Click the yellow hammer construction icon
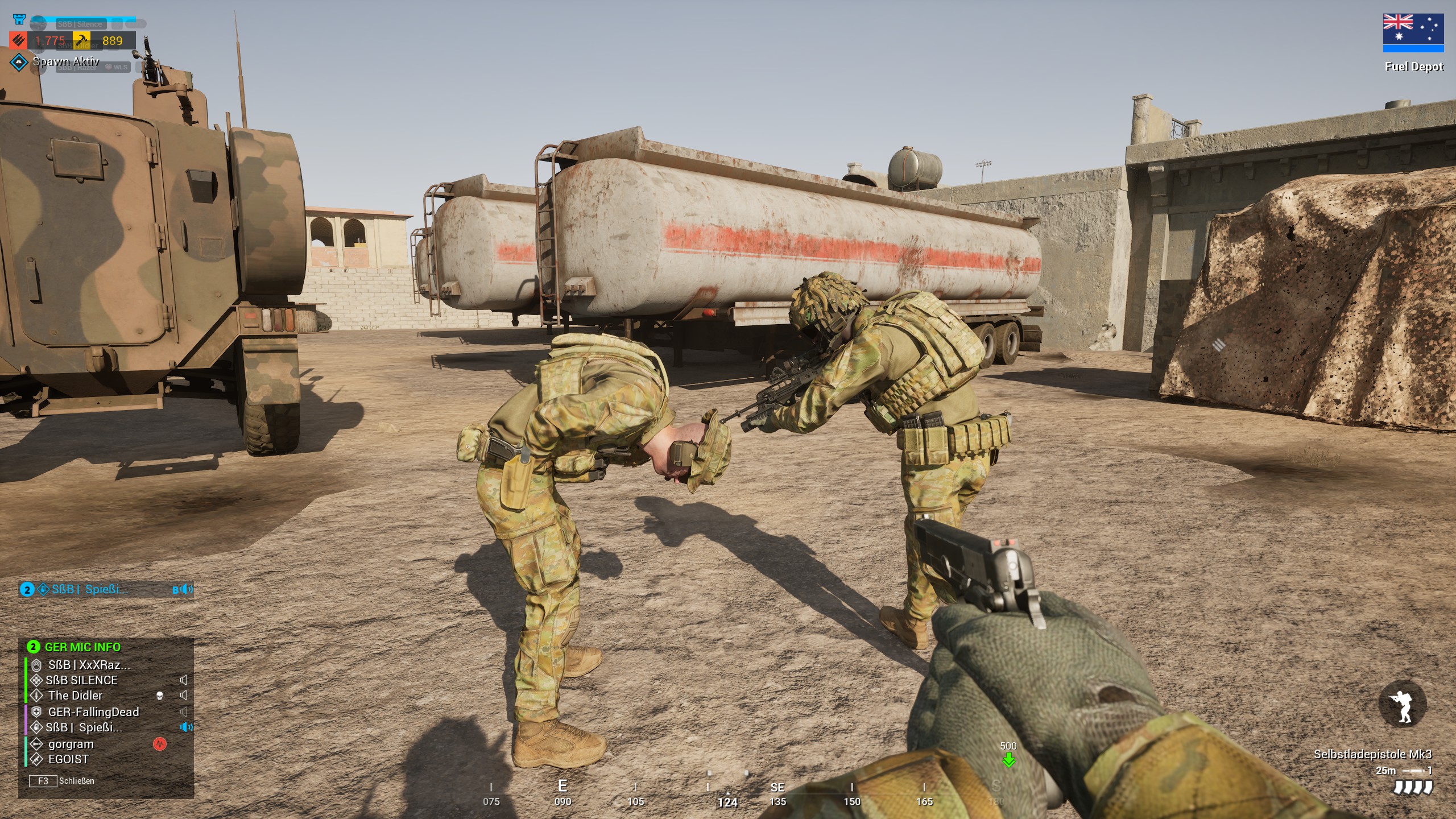1456x819 pixels. point(81,40)
